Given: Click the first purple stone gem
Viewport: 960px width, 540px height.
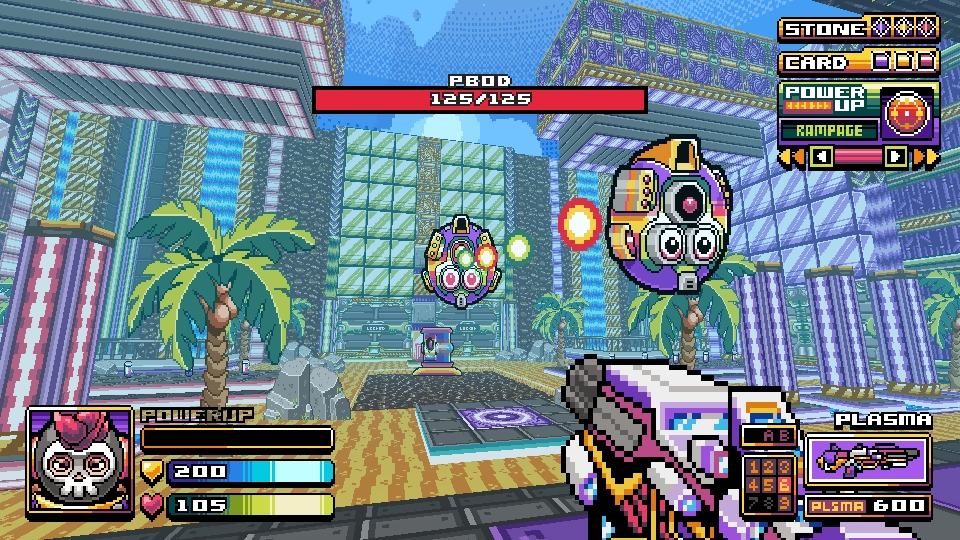Looking at the screenshot, I should 881,28.
